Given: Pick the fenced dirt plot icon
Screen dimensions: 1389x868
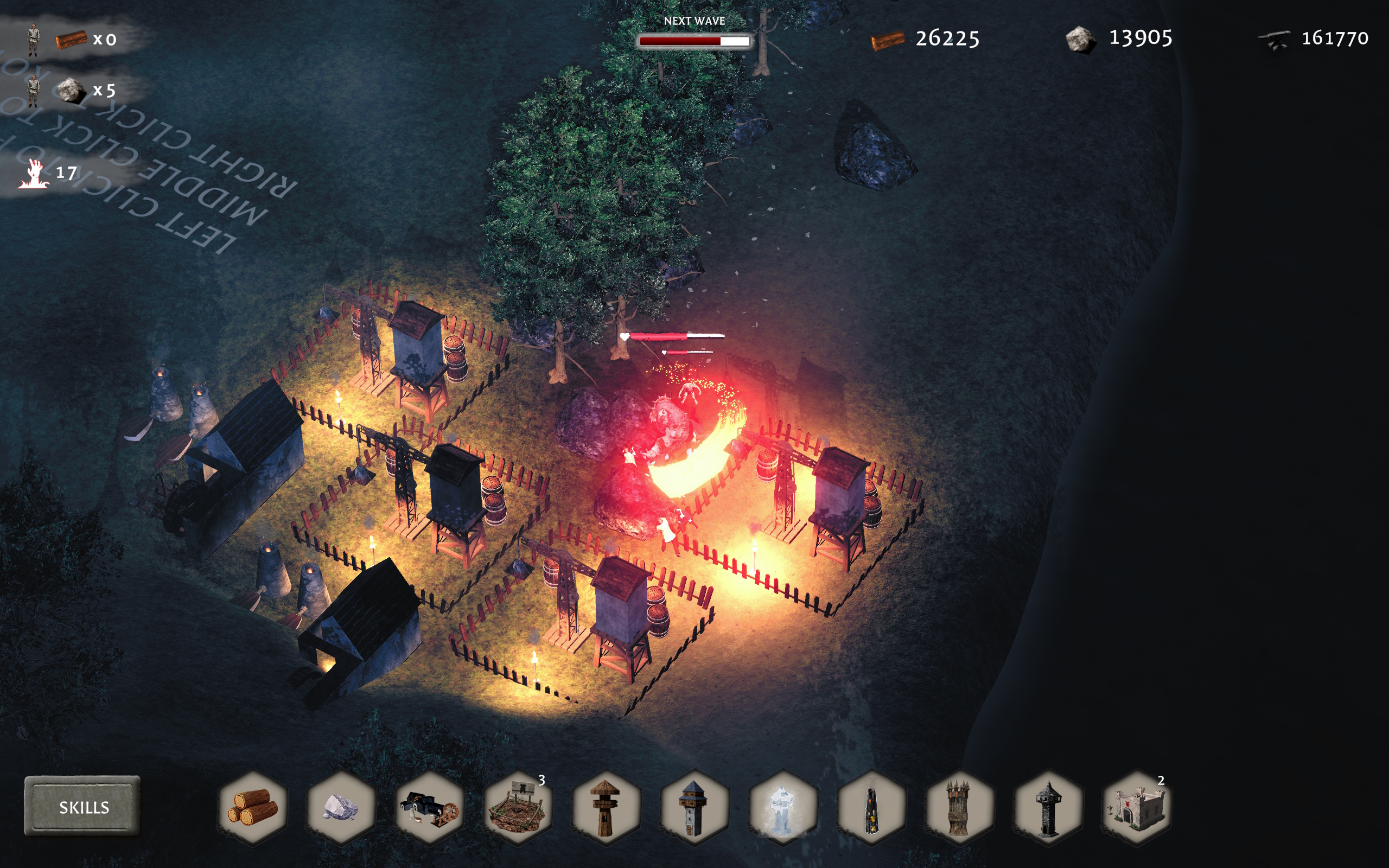Looking at the screenshot, I should (x=518, y=807).
